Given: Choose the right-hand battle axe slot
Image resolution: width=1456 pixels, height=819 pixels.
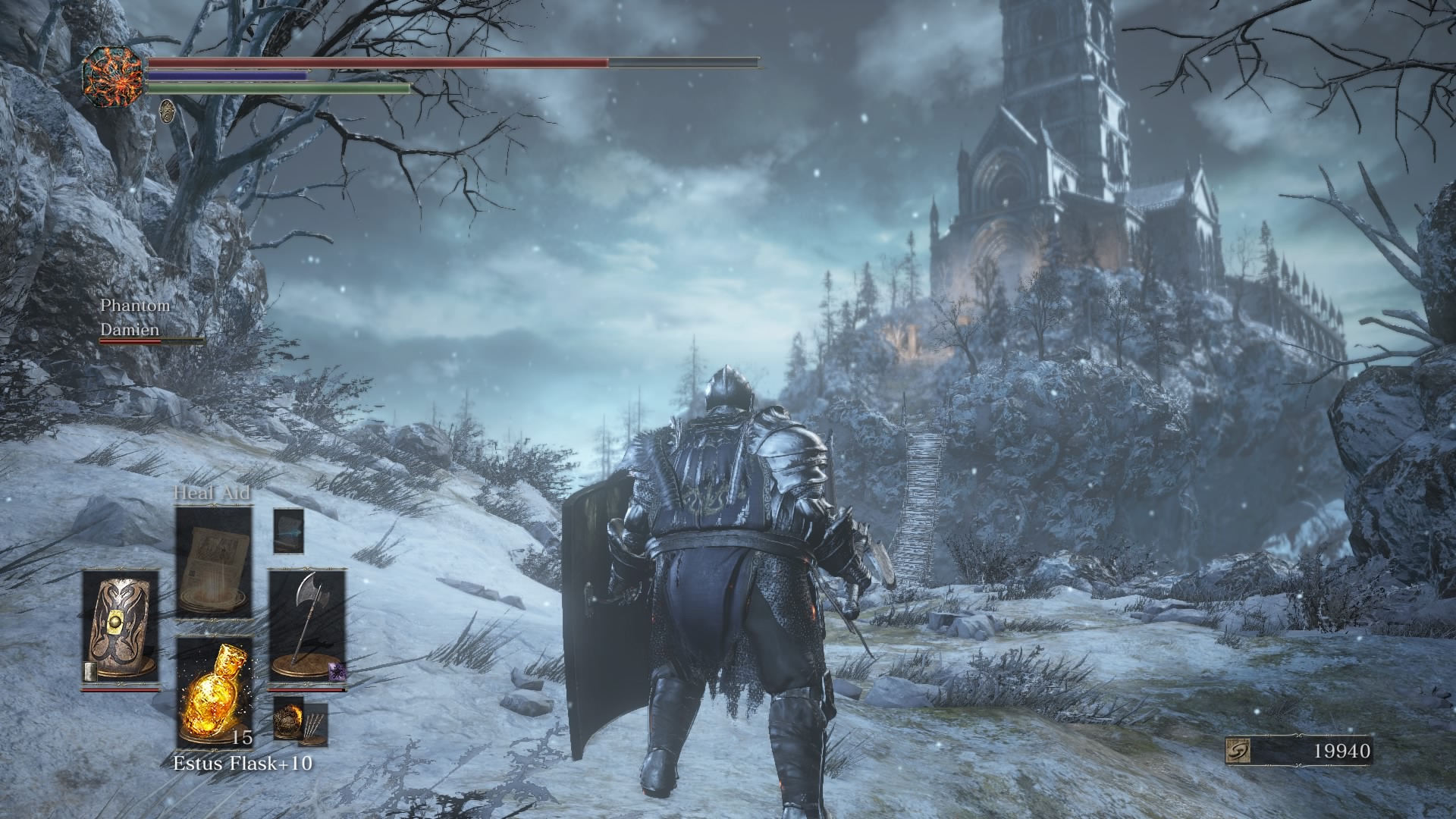Looking at the screenshot, I should (307, 626).
